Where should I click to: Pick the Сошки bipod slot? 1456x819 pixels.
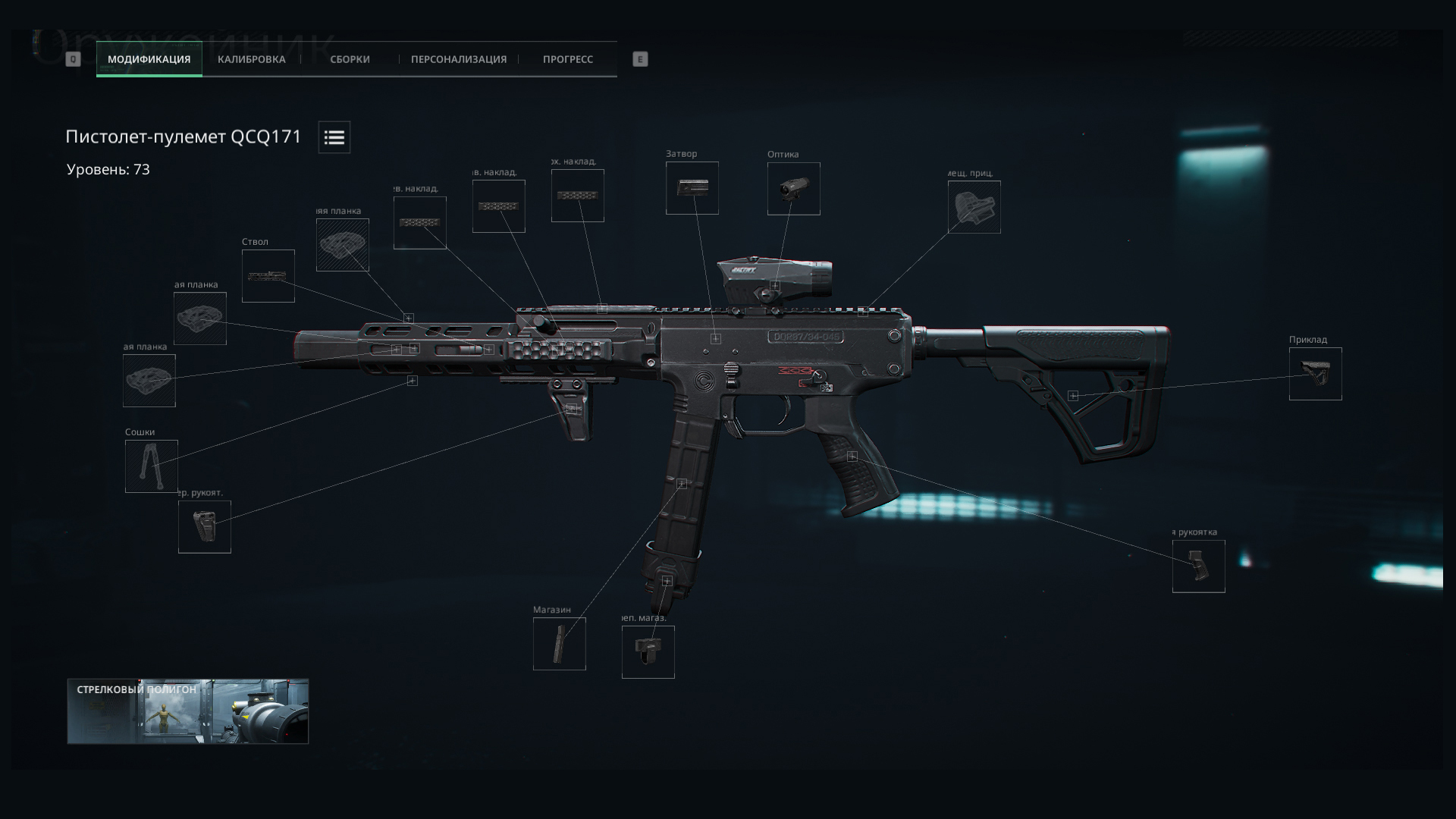pyautogui.click(x=151, y=466)
